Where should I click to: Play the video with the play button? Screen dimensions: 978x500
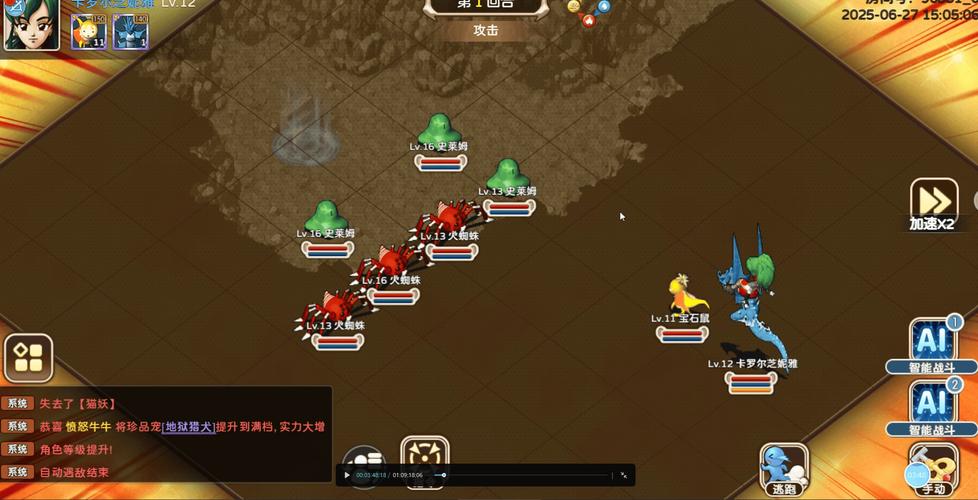point(347,475)
